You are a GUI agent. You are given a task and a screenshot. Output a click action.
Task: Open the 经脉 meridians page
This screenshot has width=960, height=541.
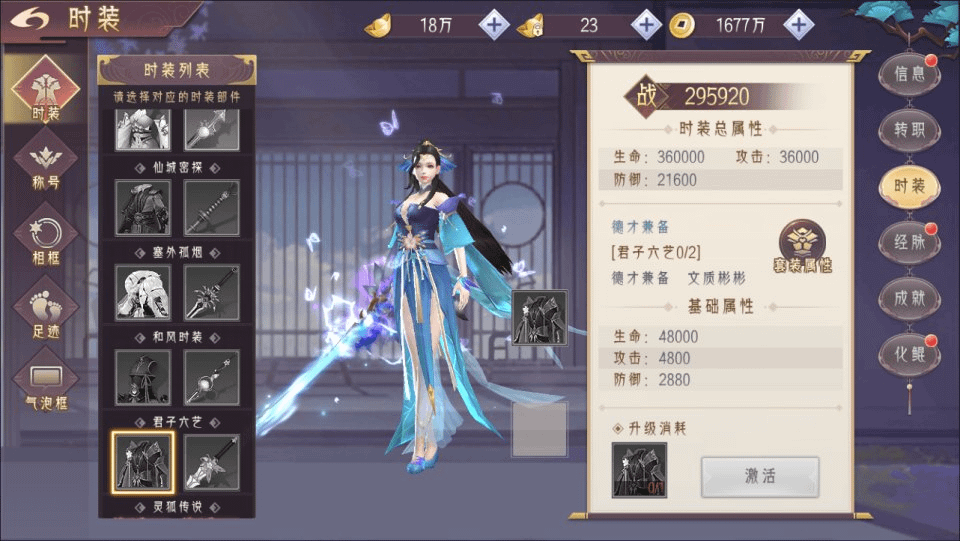[909, 242]
